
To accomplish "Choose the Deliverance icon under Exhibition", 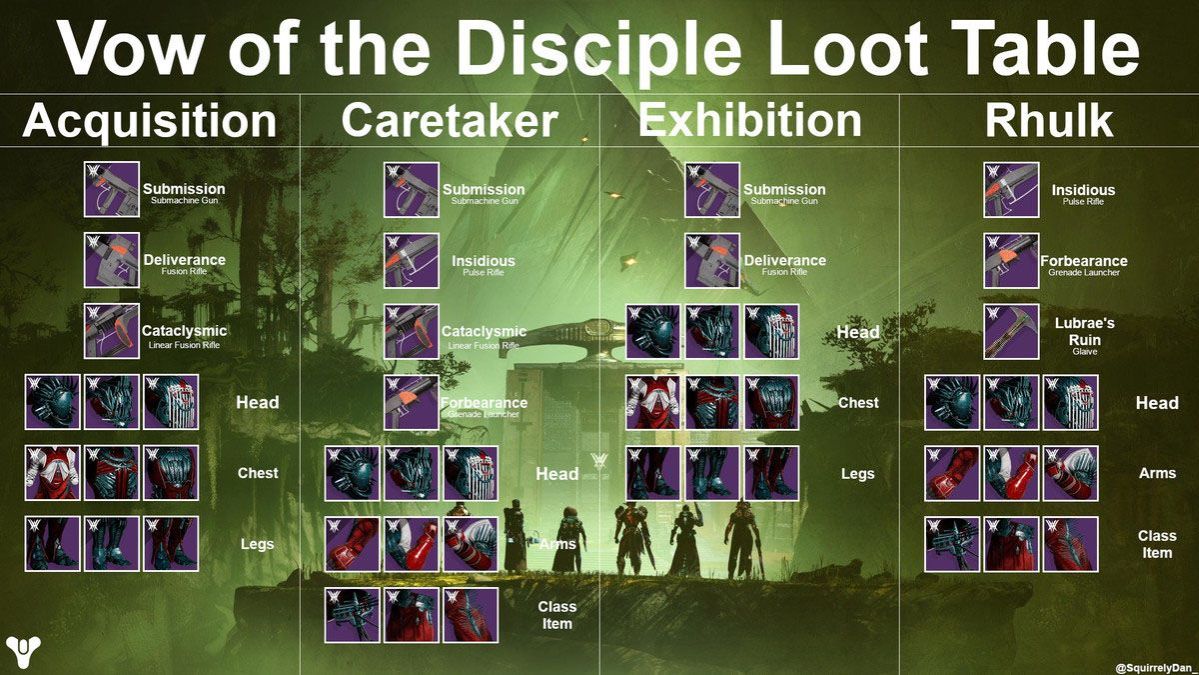I will click(712, 261).
